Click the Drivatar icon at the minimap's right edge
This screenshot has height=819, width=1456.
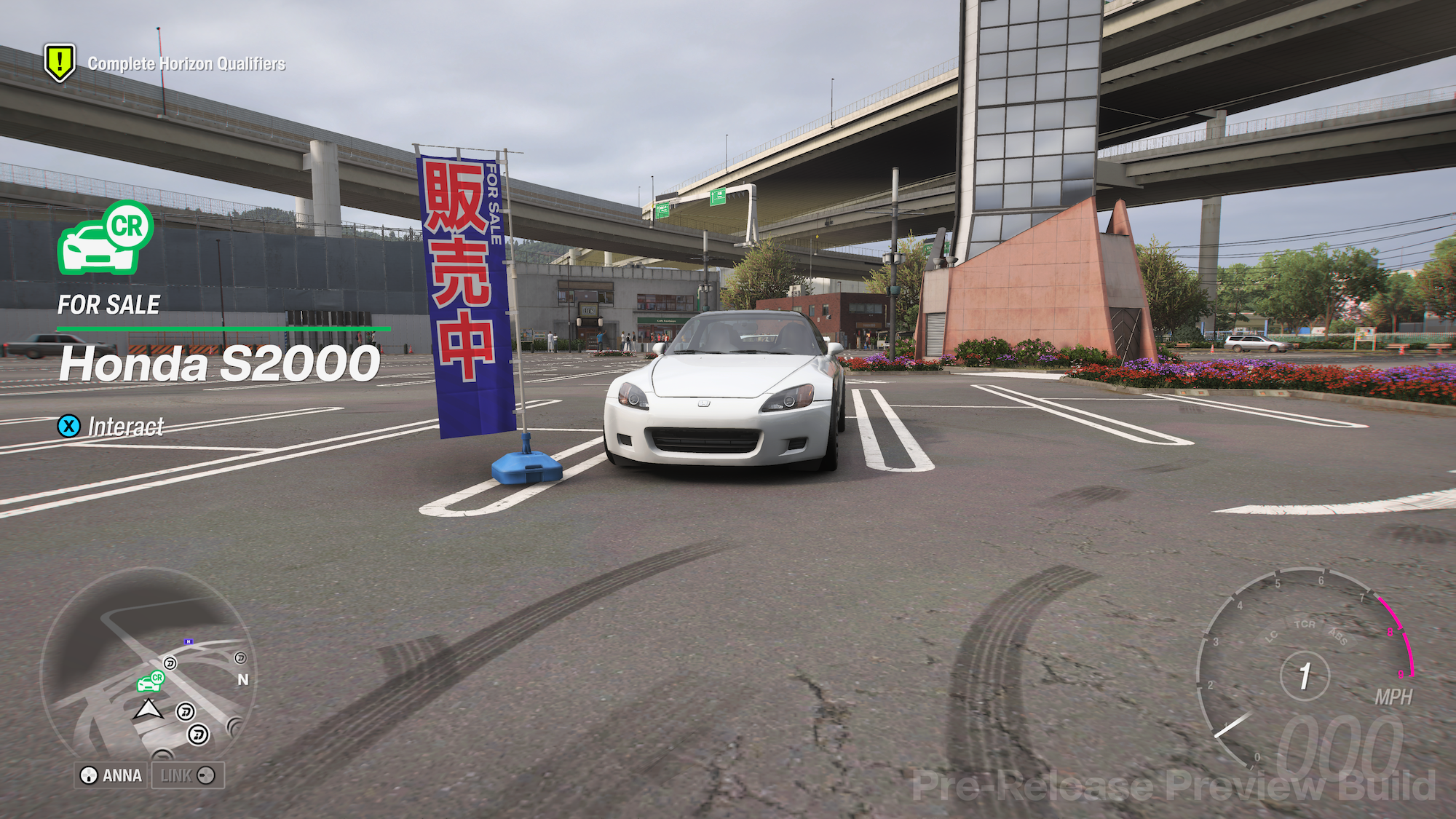(240, 658)
